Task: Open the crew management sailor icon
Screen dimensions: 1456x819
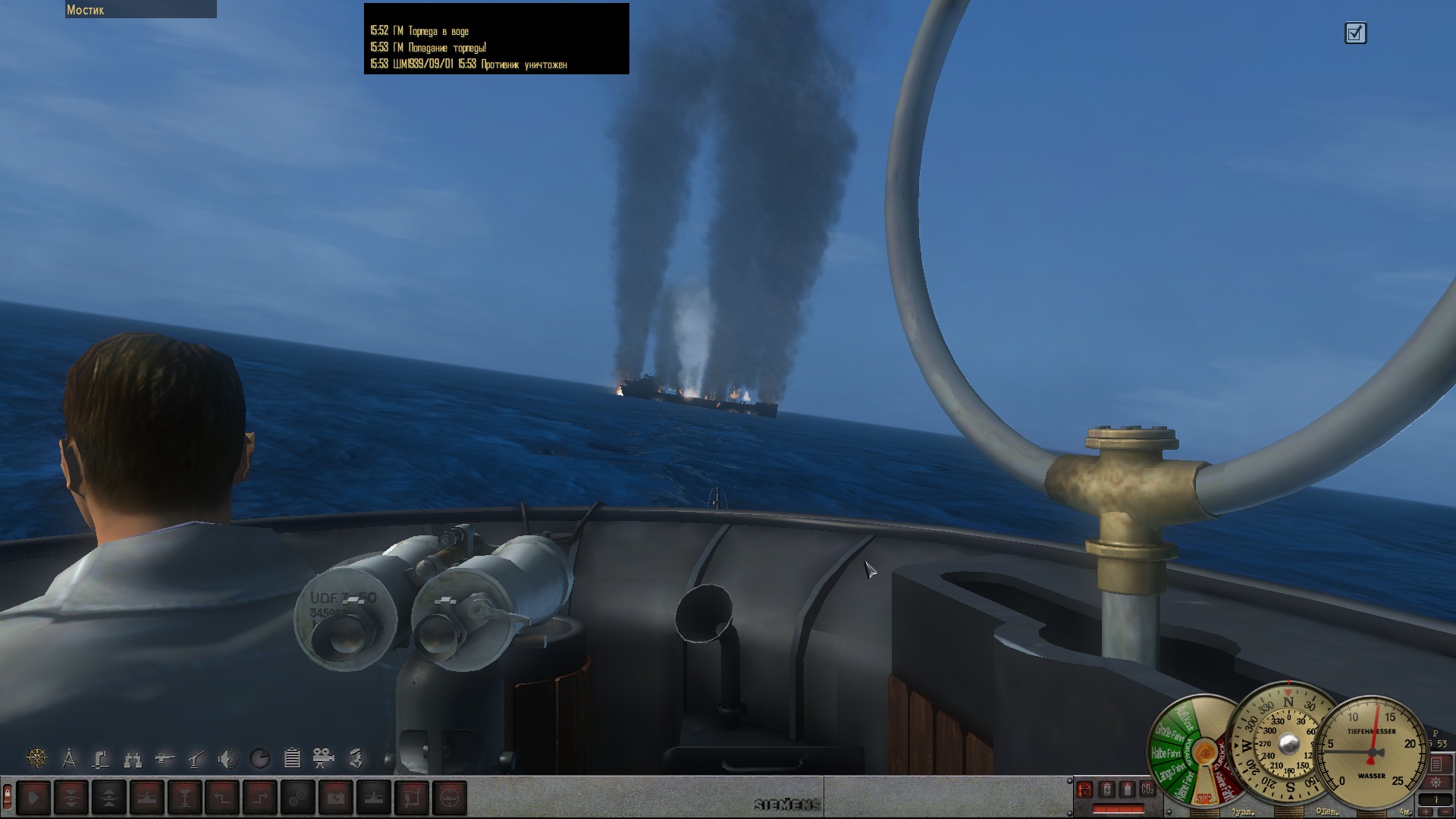Action: click(356, 758)
